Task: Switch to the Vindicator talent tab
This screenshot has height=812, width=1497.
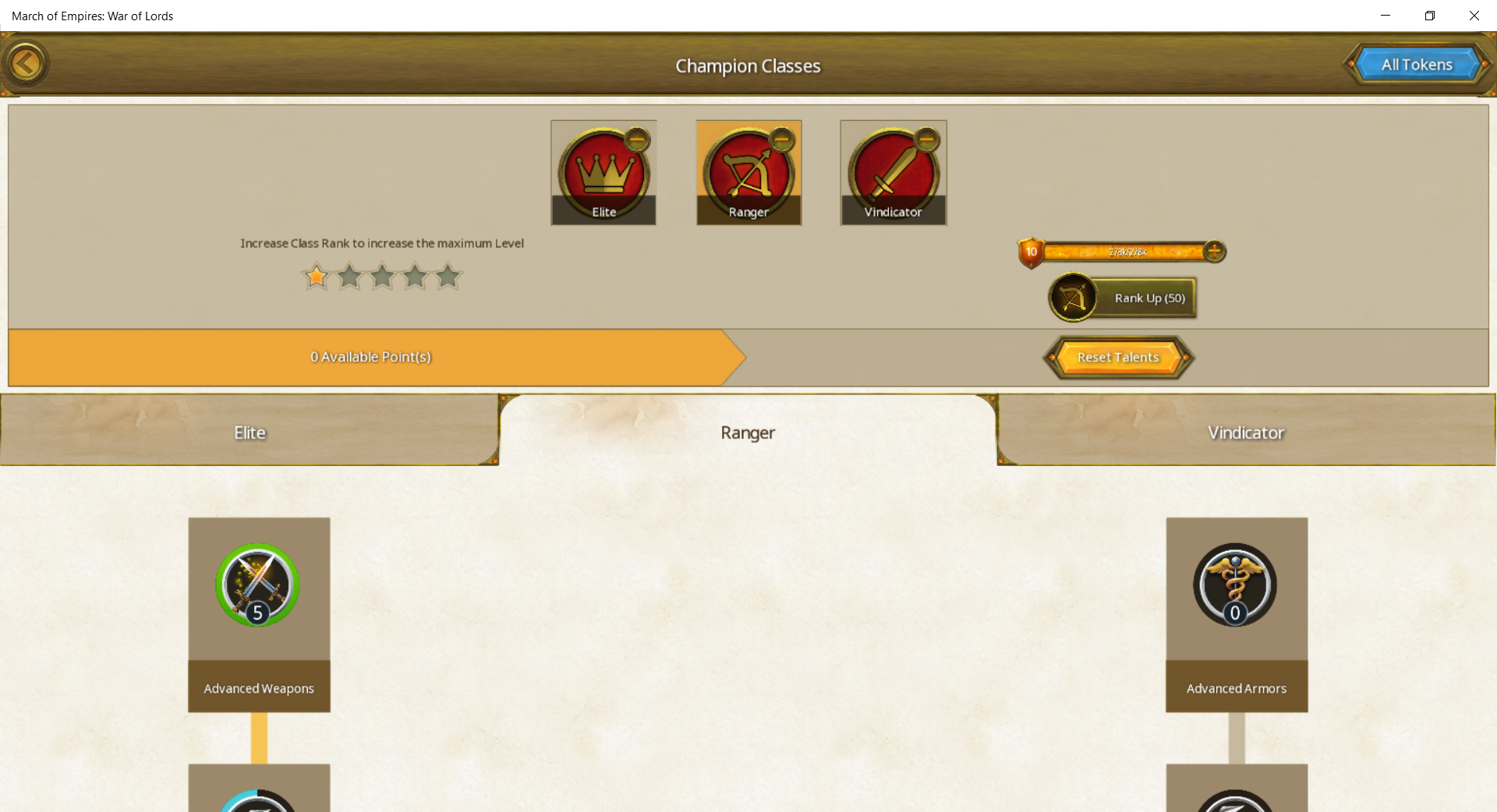Action: [x=1245, y=432]
